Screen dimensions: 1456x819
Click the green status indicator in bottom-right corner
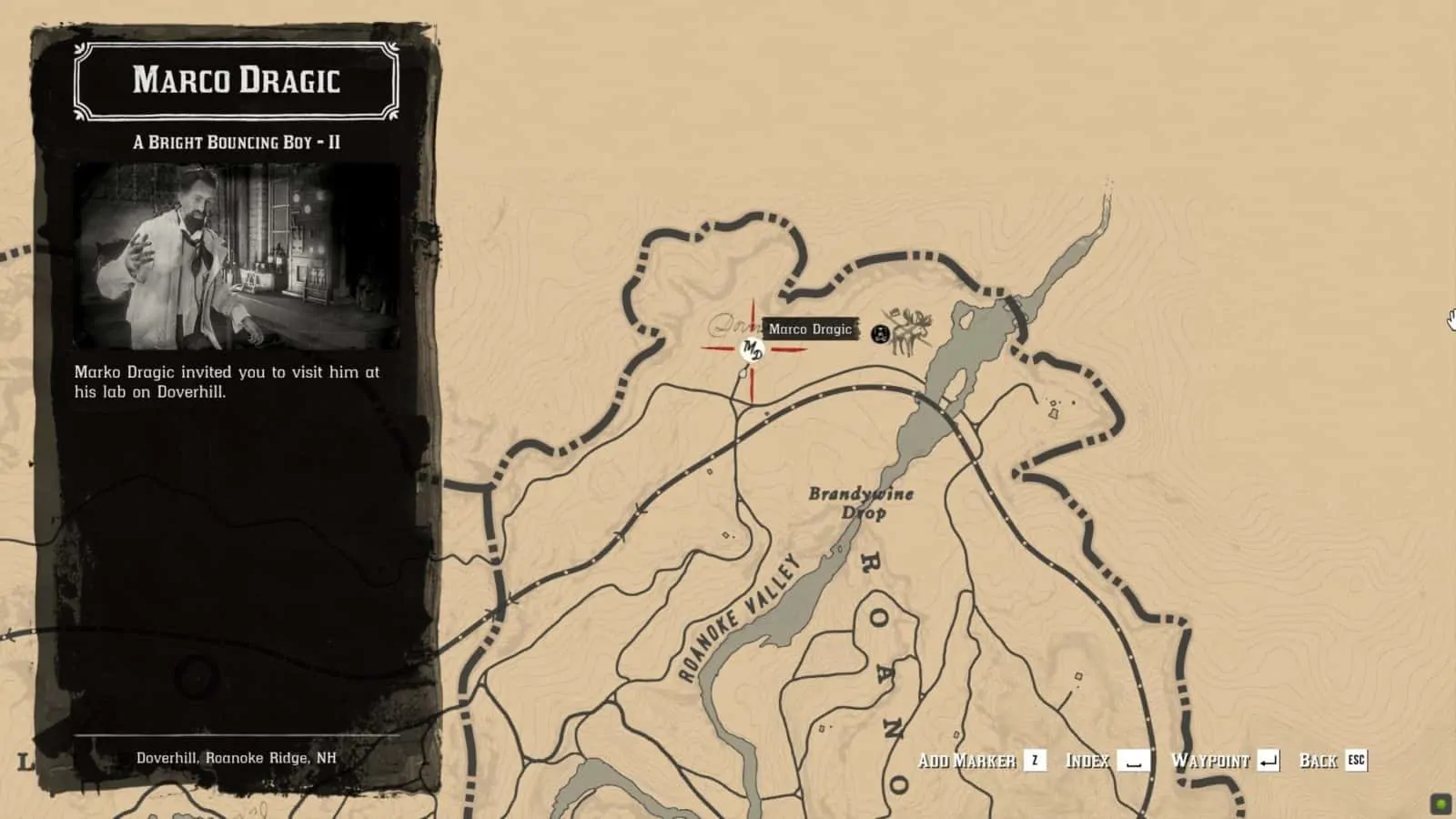coord(1440,804)
